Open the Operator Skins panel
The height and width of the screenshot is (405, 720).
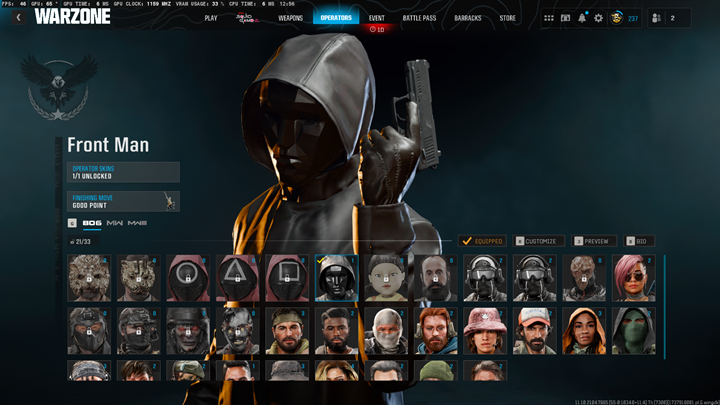click(x=123, y=172)
